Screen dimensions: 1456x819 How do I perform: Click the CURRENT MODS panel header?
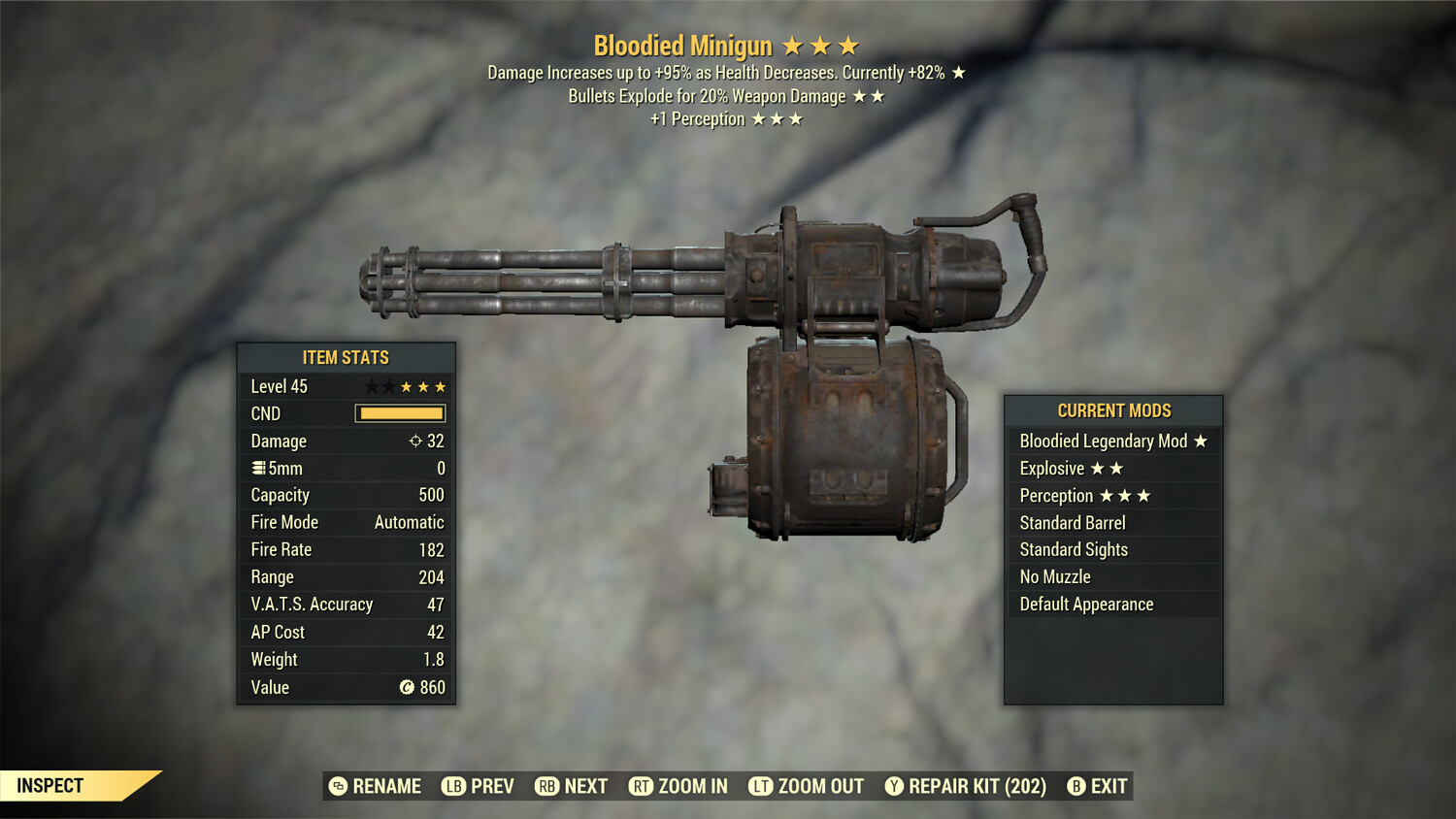[1112, 410]
